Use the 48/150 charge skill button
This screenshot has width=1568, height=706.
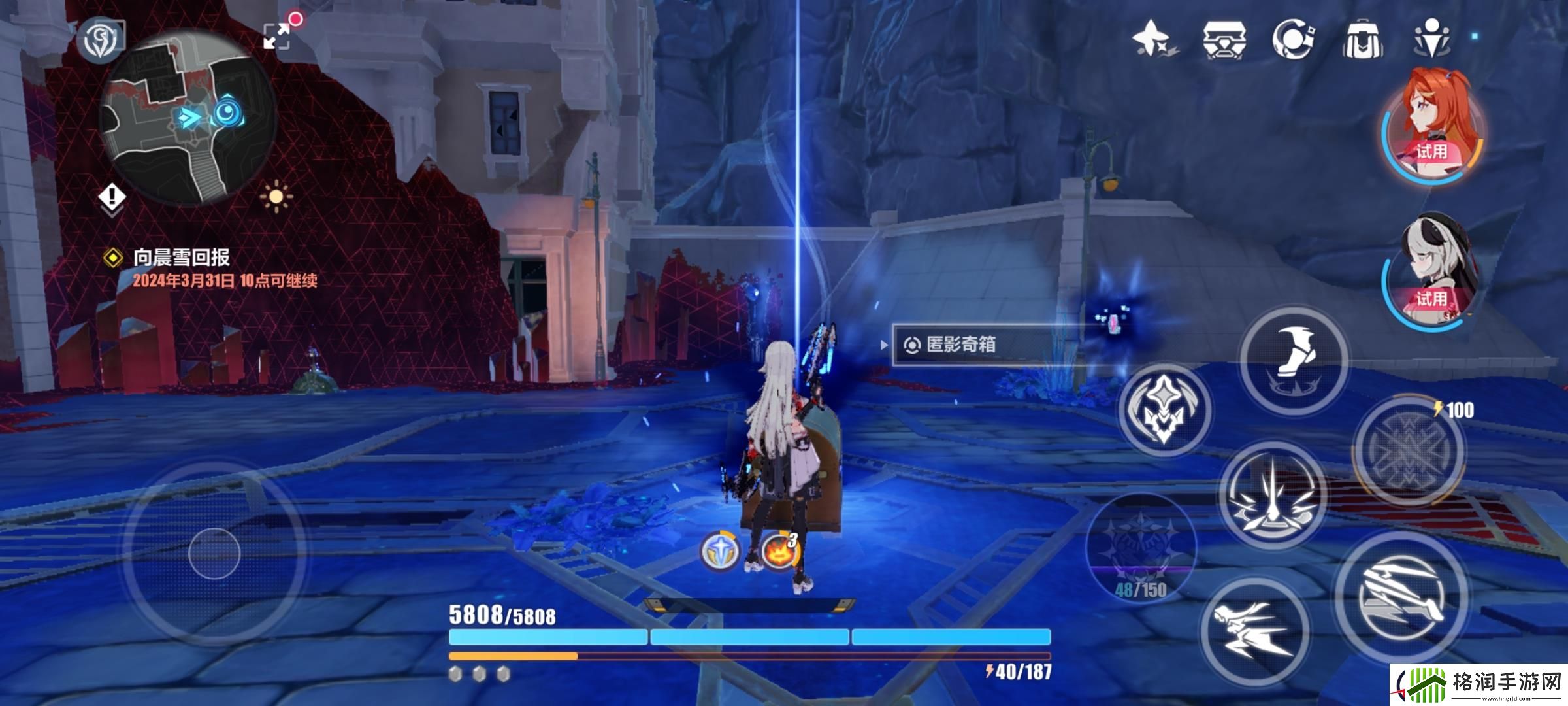coord(1141,546)
